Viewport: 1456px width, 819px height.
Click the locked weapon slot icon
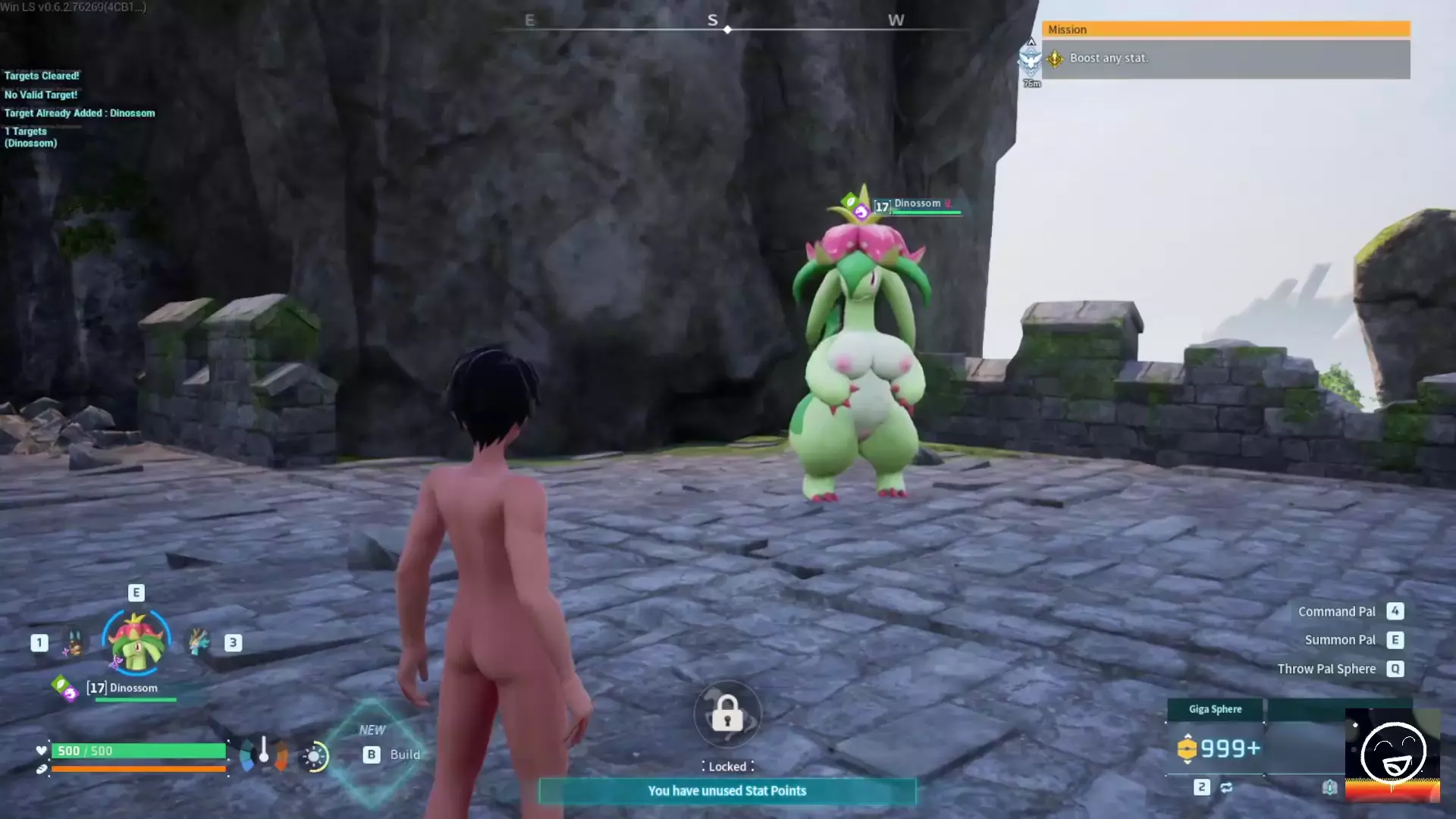coord(726,714)
